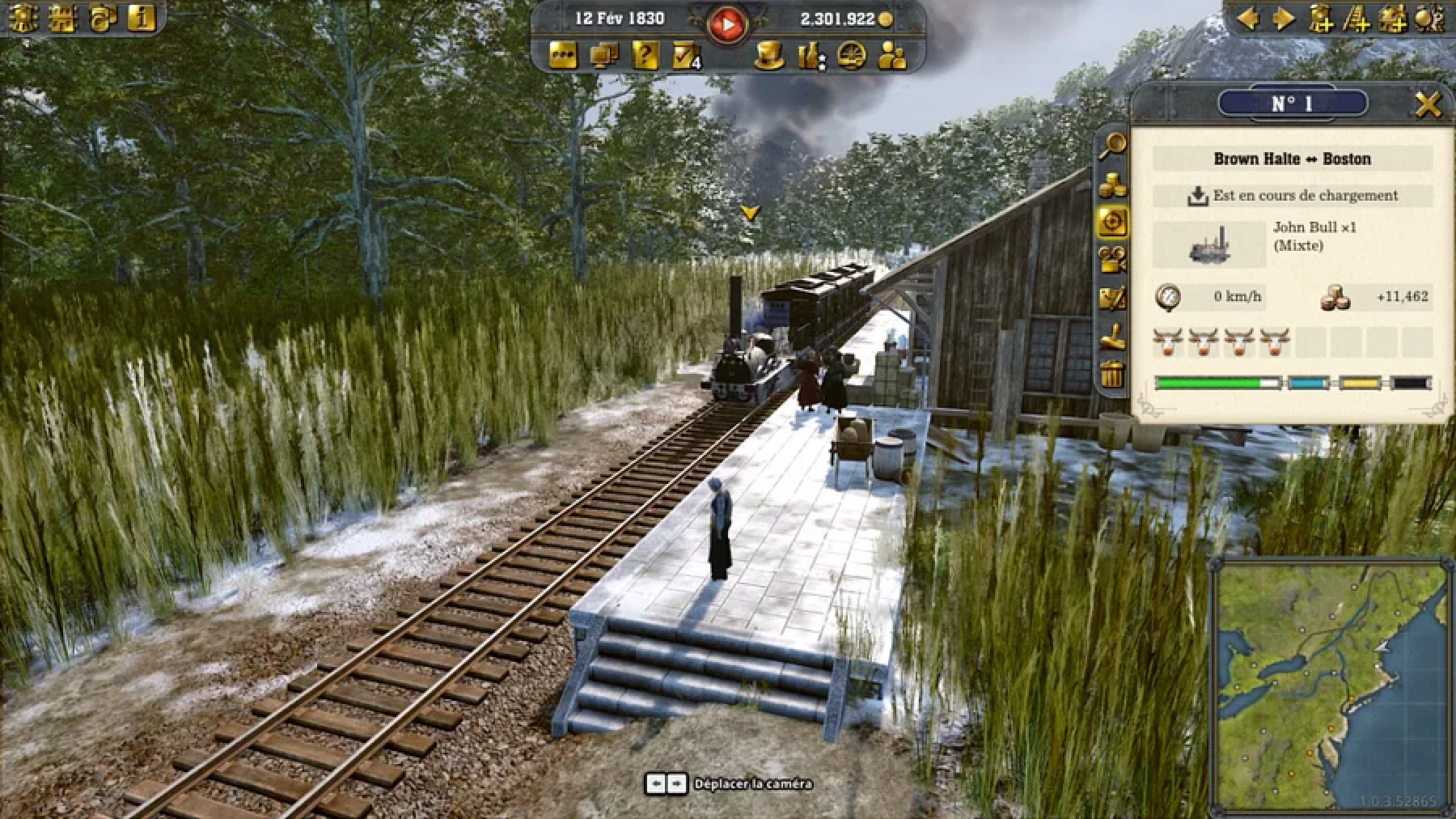Activate the film camera cinematic view
Viewport: 1456px width, 819px height.
pos(1112,260)
